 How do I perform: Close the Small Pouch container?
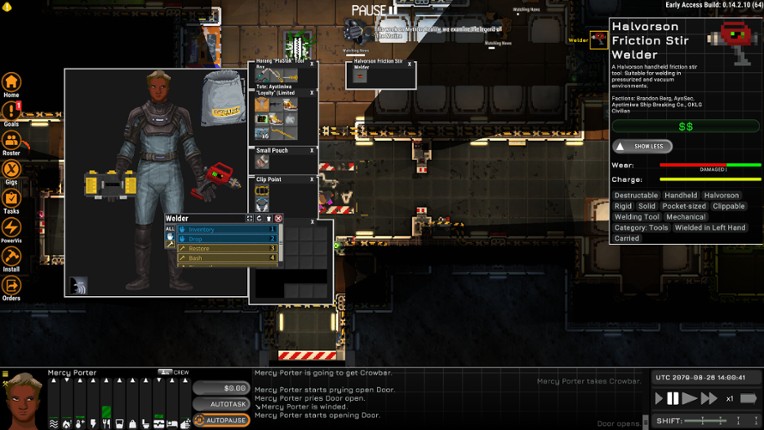(x=313, y=150)
